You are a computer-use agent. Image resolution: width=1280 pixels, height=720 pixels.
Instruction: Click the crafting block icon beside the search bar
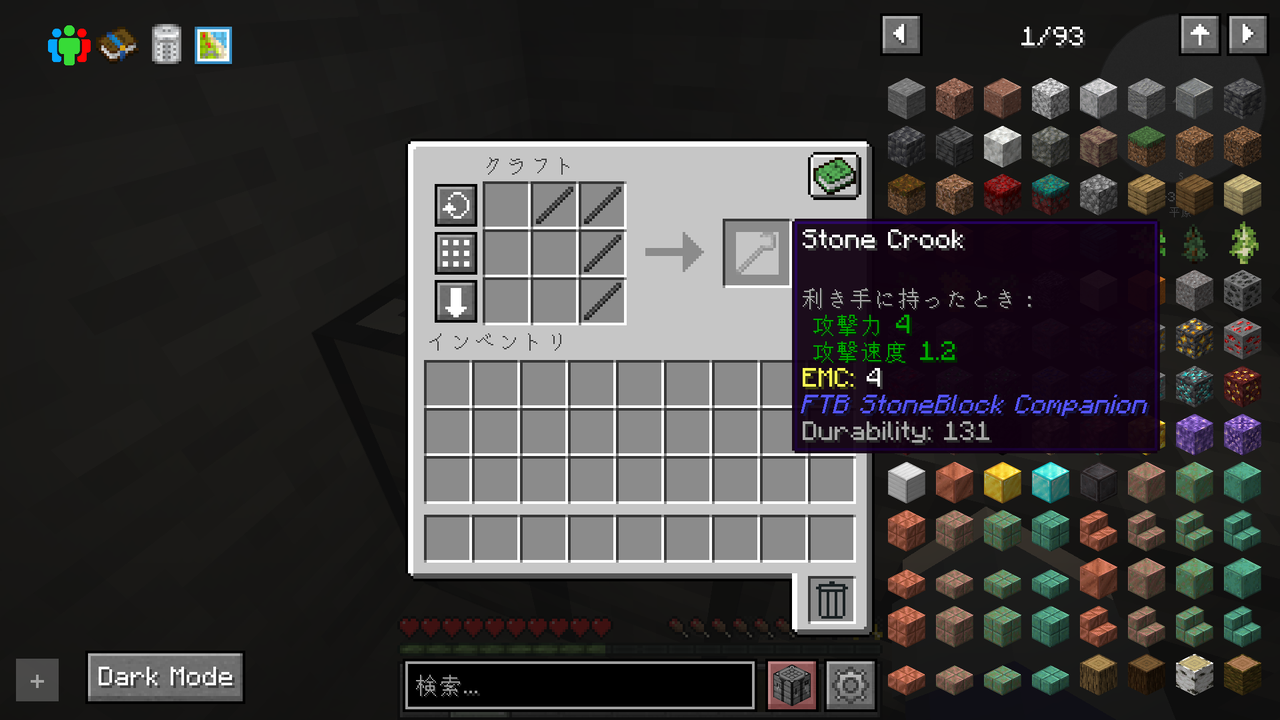coord(791,685)
